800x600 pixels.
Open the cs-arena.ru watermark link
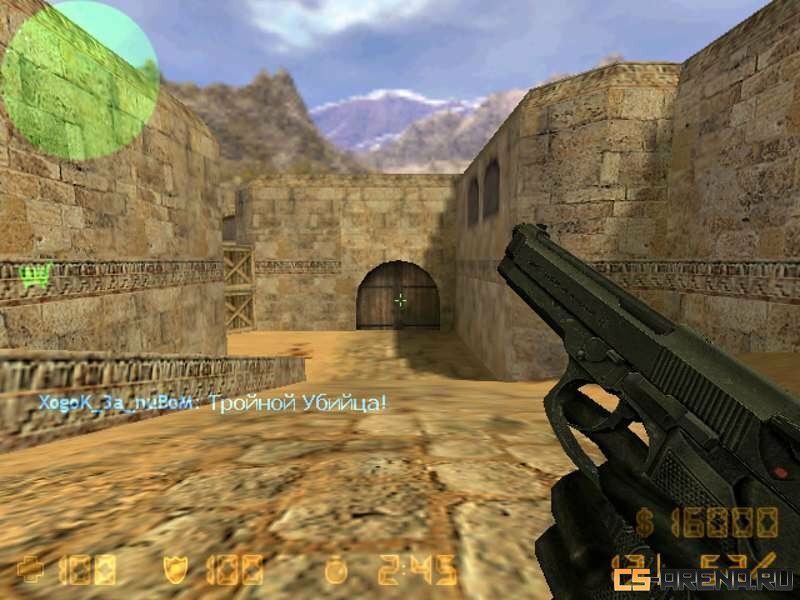coord(704,578)
